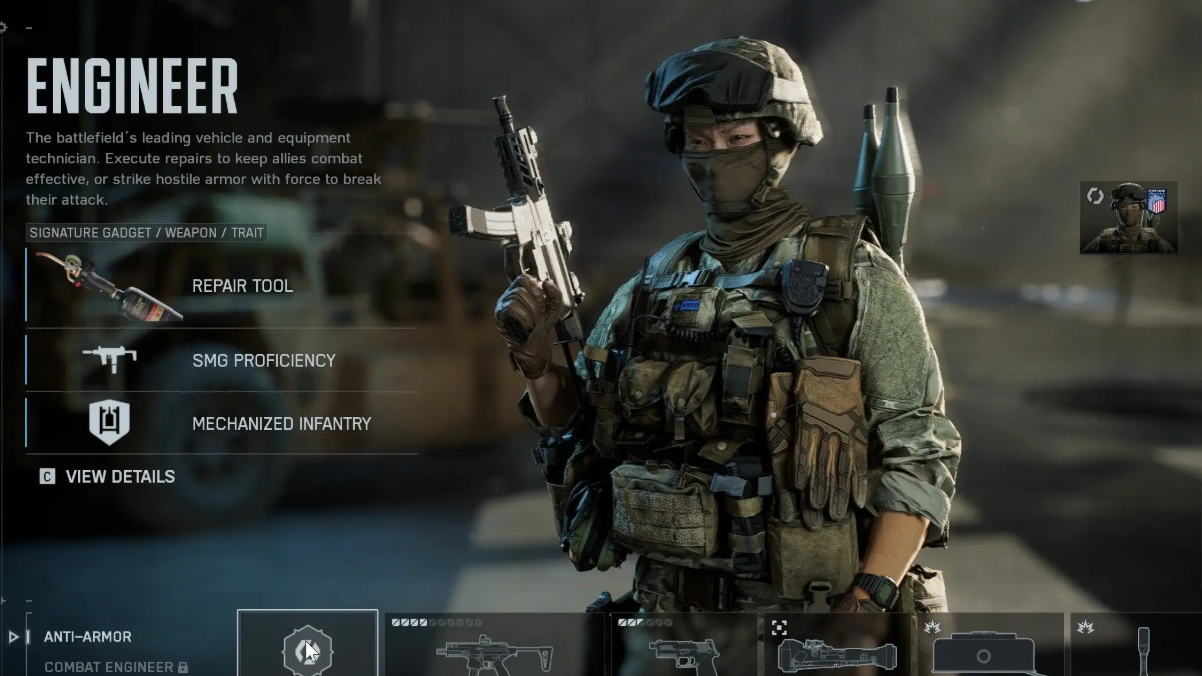Screen dimensions: 1202x676
Task: Select the Repair Tool signature gadget row
Action: pyautogui.click(x=222, y=286)
